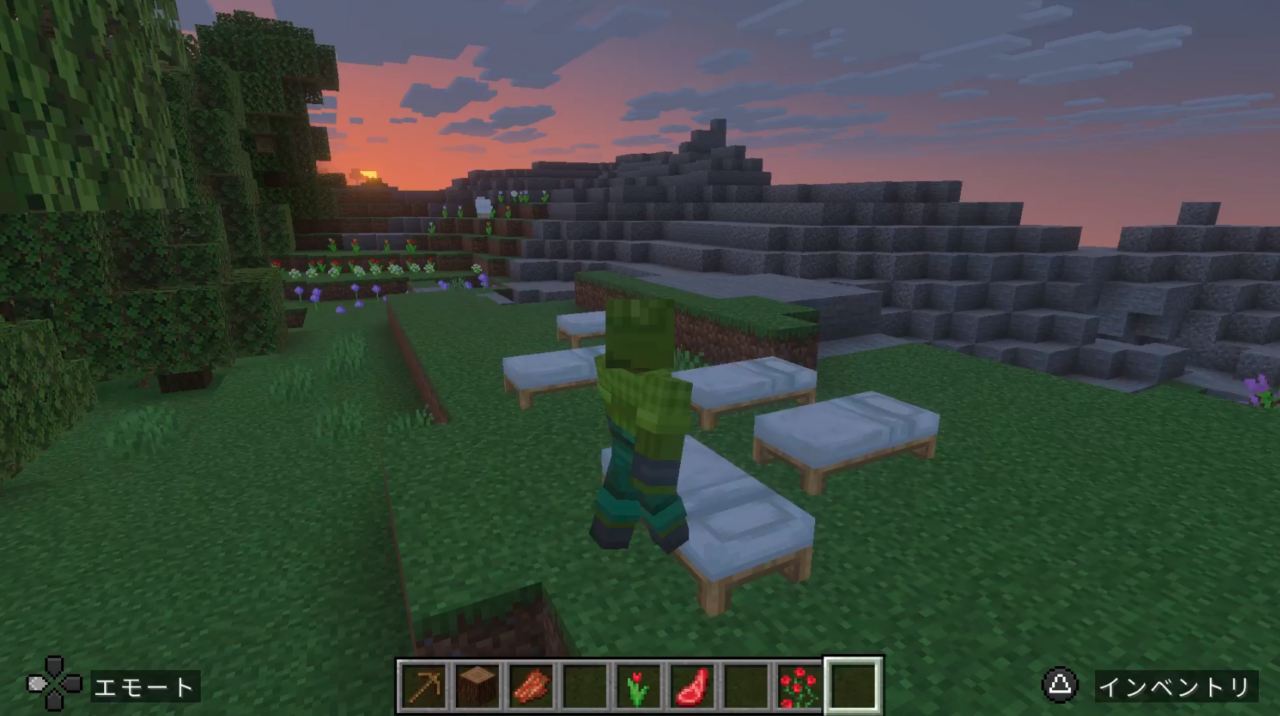Select the raw meat hotbar slot
The image size is (1280, 716).
click(x=692, y=687)
